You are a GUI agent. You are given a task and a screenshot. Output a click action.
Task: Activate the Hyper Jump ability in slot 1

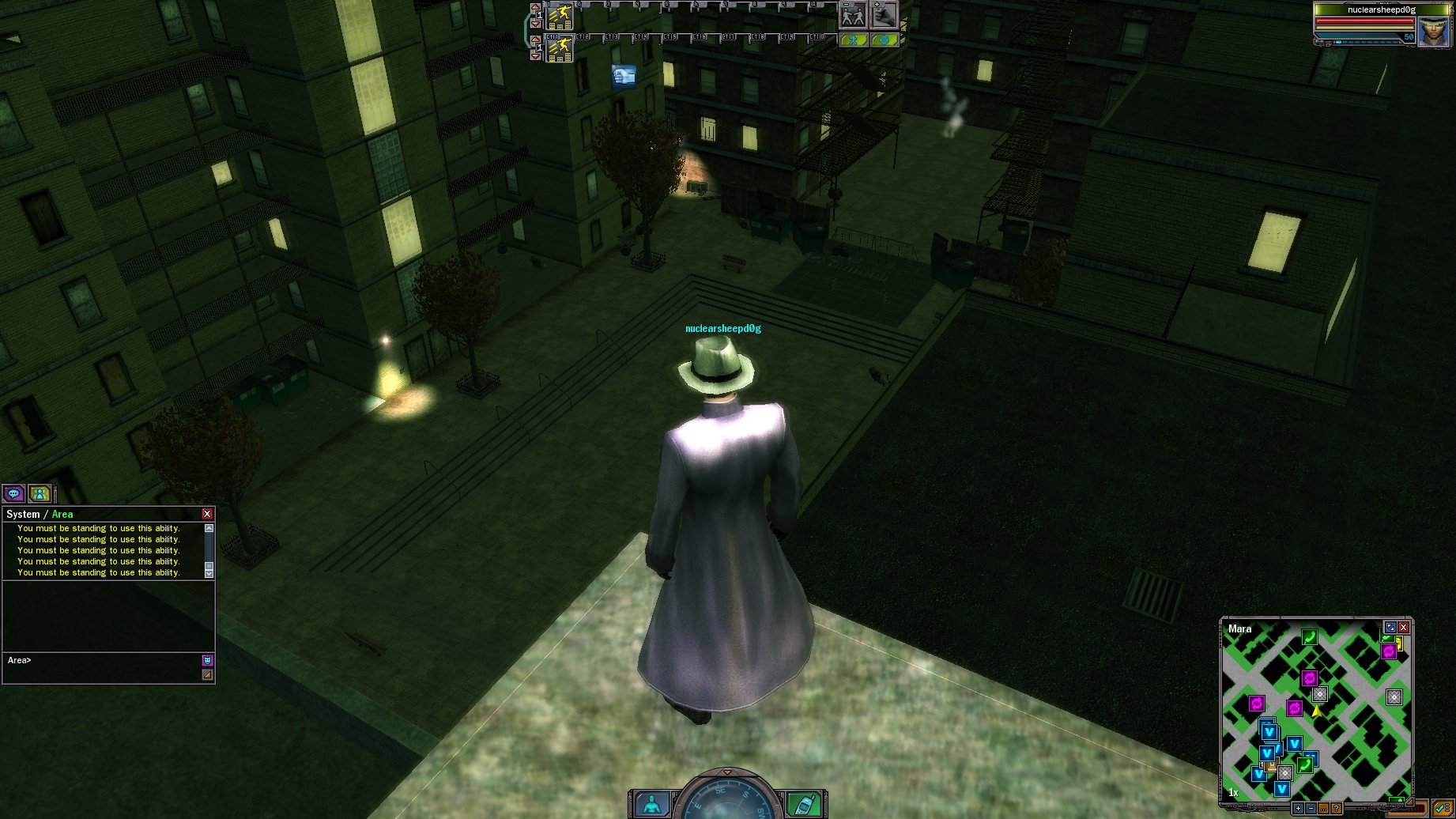point(560,16)
